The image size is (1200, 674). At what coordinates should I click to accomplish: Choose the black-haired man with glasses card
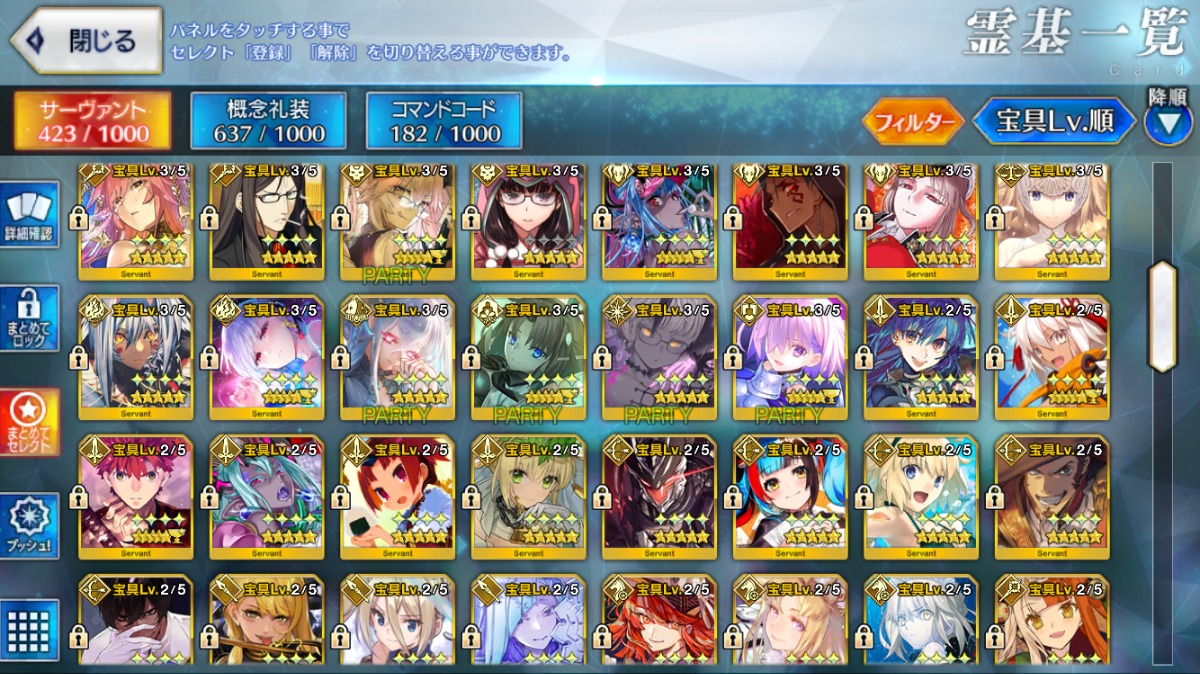tap(266, 221)
